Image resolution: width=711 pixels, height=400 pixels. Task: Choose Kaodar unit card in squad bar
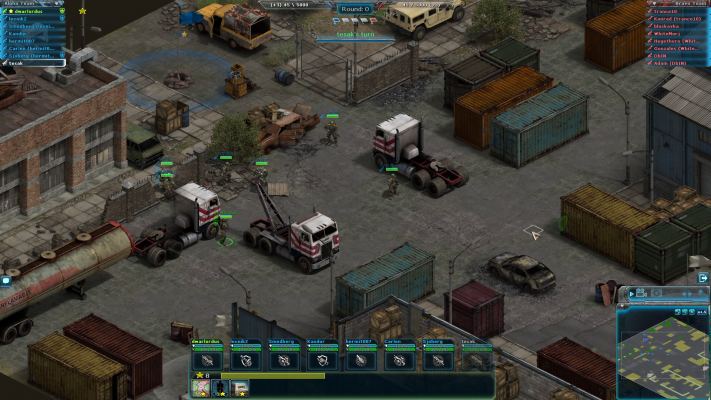pos(320,359)
